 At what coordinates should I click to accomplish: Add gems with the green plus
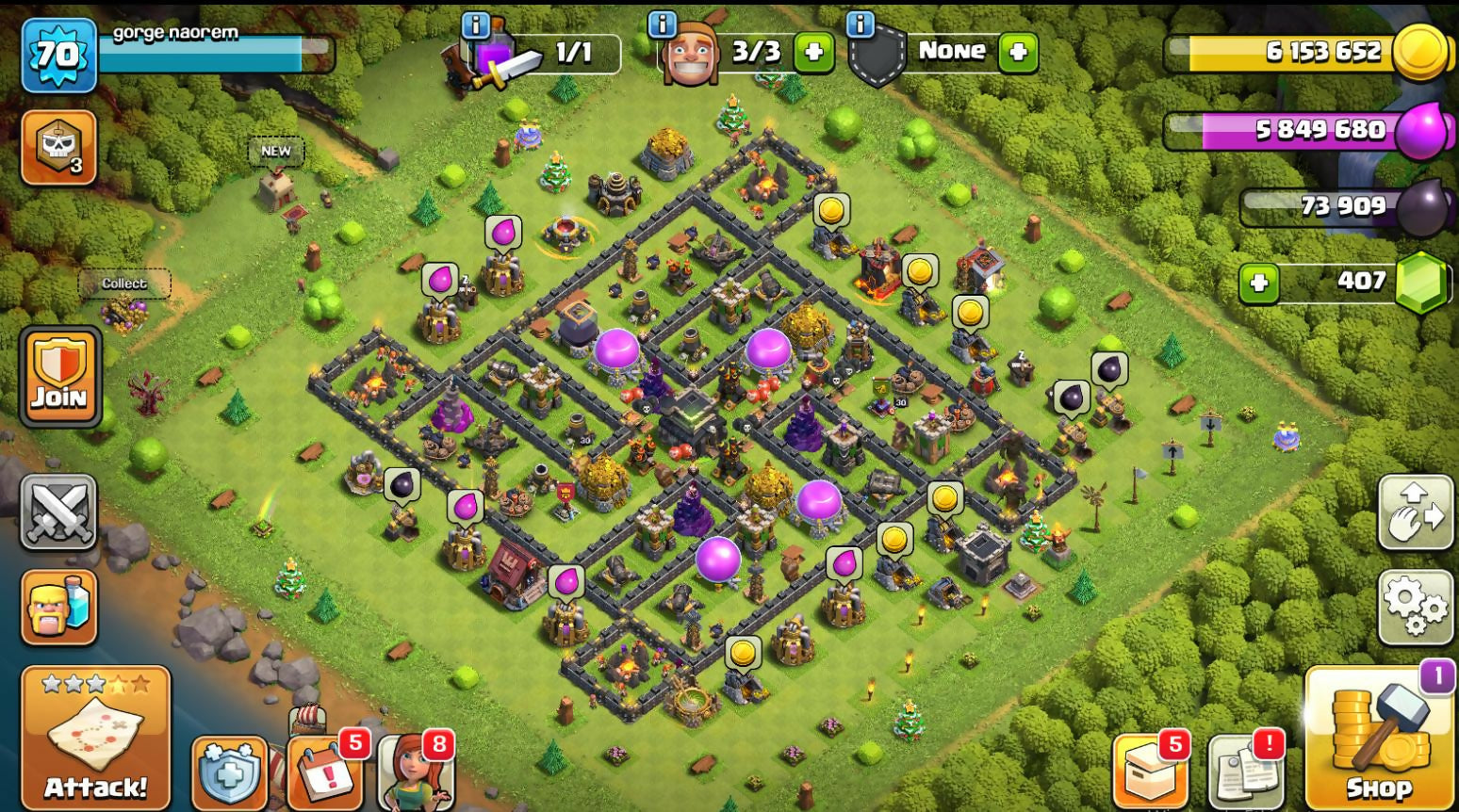click(x=1258, y=283)
